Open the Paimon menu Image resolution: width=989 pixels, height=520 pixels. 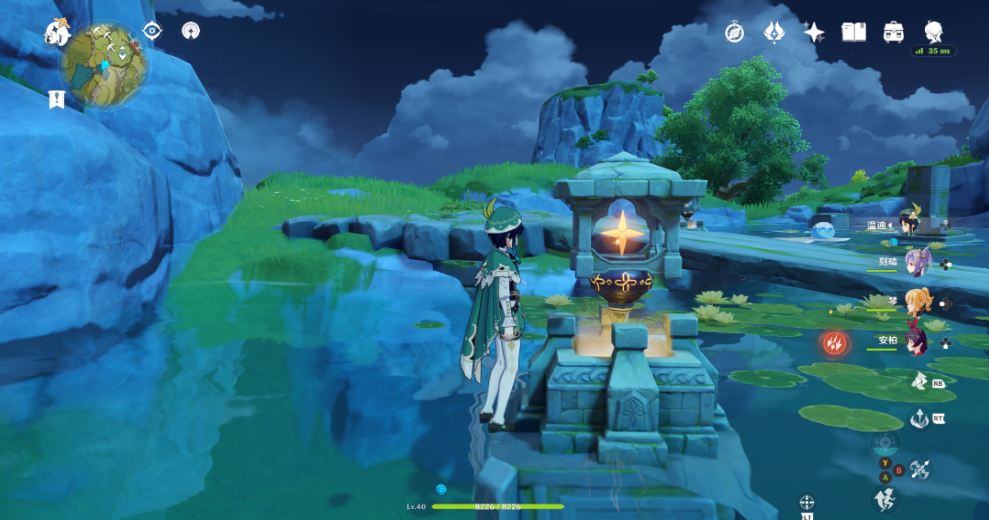(x=57, y=33)
